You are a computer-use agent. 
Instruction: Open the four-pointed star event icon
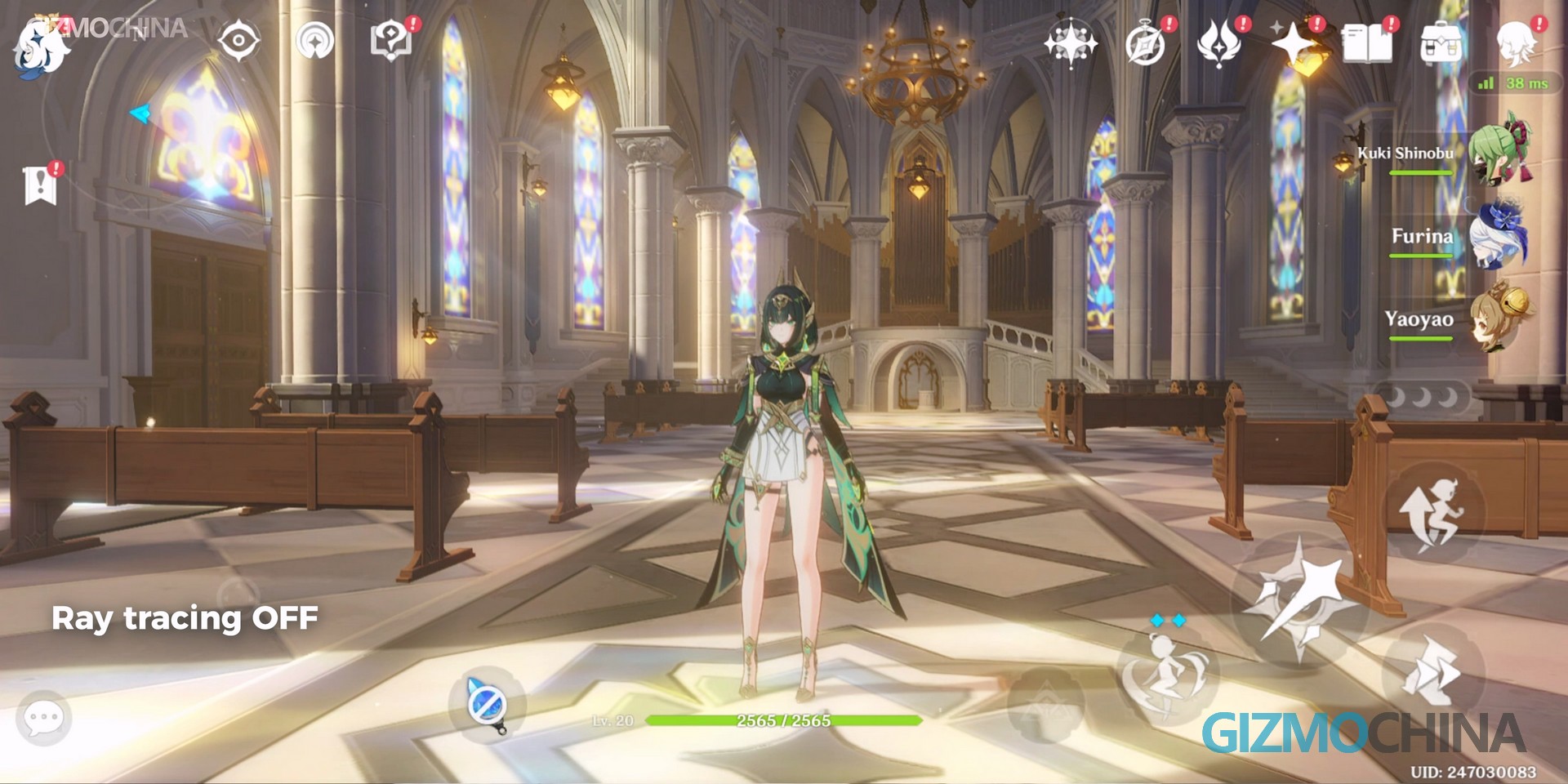point(1070,41)
